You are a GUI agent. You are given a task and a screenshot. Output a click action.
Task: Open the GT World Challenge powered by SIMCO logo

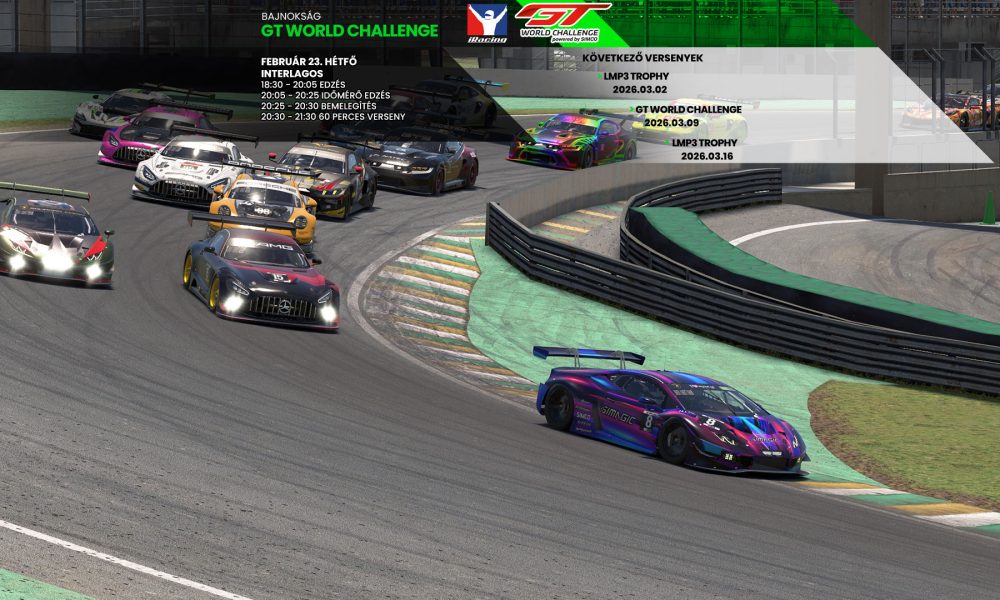[561, 22]
